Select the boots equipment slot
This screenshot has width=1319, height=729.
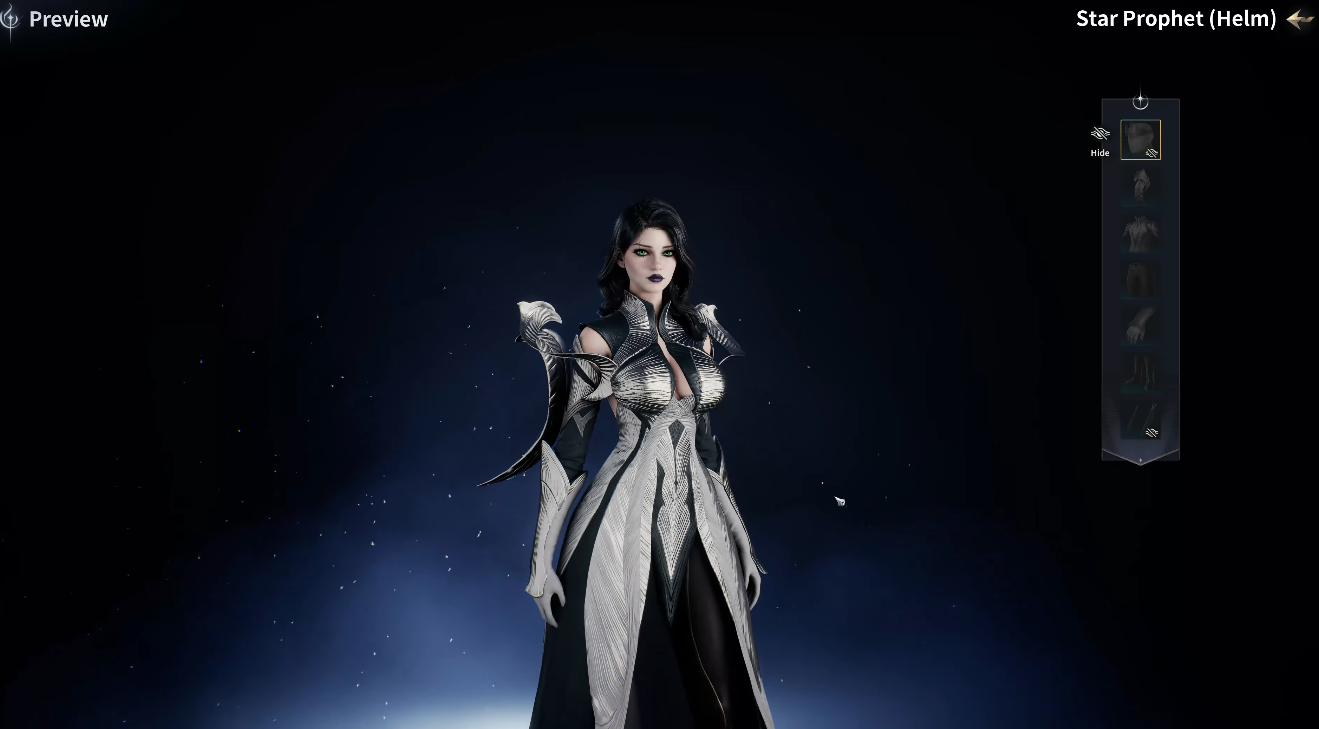(x=1140, y=372)
